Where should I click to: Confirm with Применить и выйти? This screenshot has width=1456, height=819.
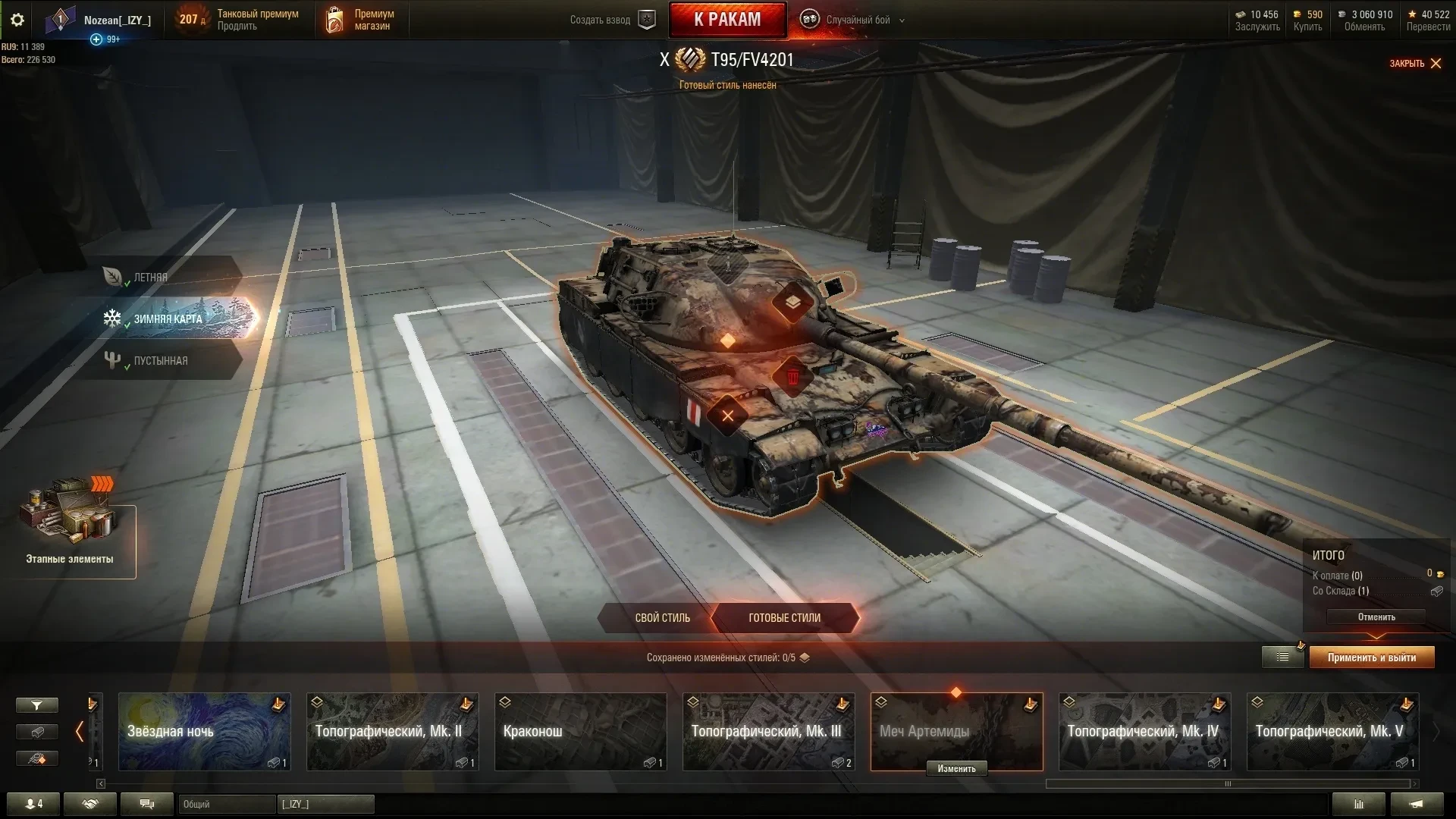pyautogui.click(x=1371, y=657)
